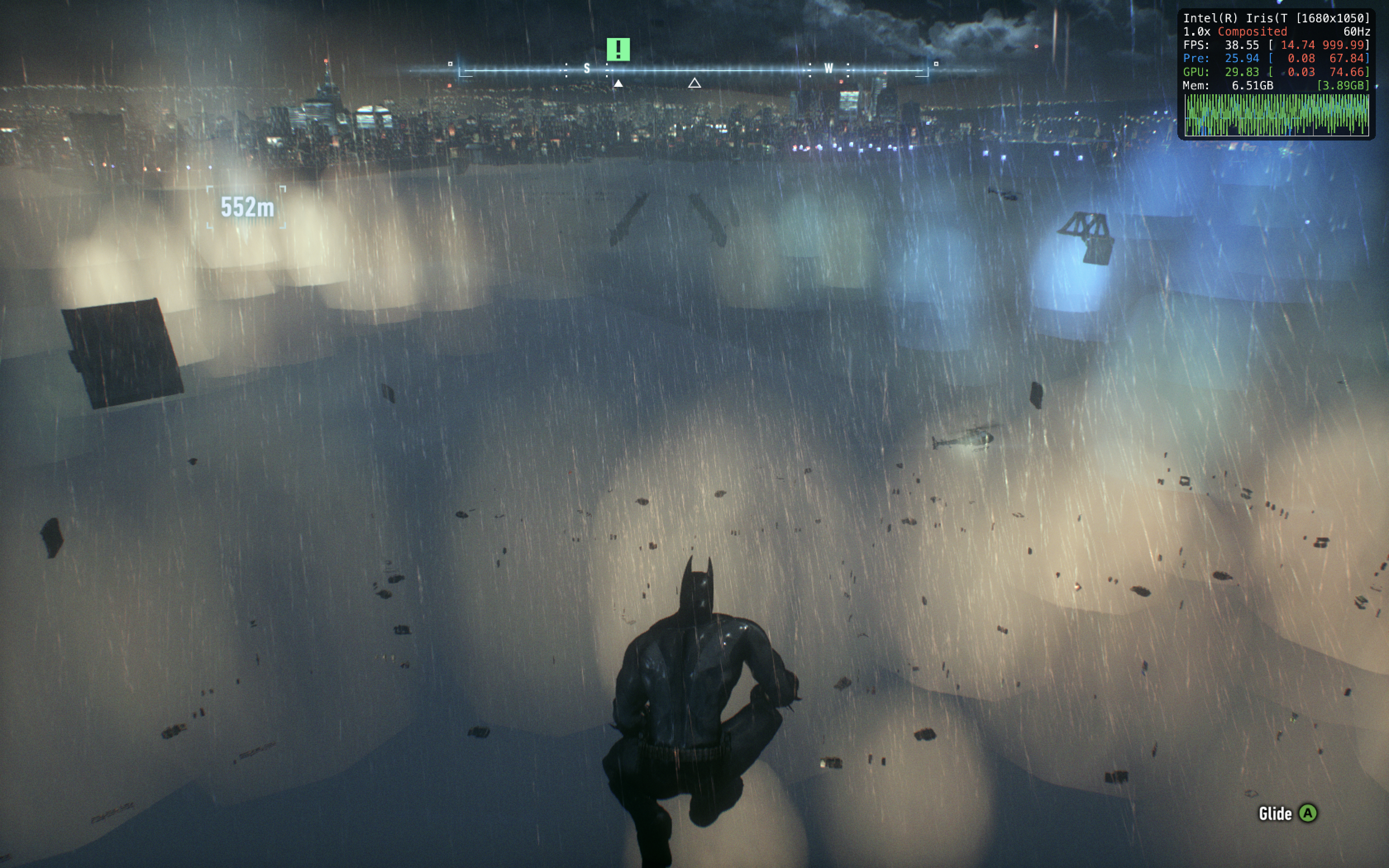The width and height of the screenshot is (1389, 868).
Task: Click the green exclamation objective marker
Action: point(618,49)
